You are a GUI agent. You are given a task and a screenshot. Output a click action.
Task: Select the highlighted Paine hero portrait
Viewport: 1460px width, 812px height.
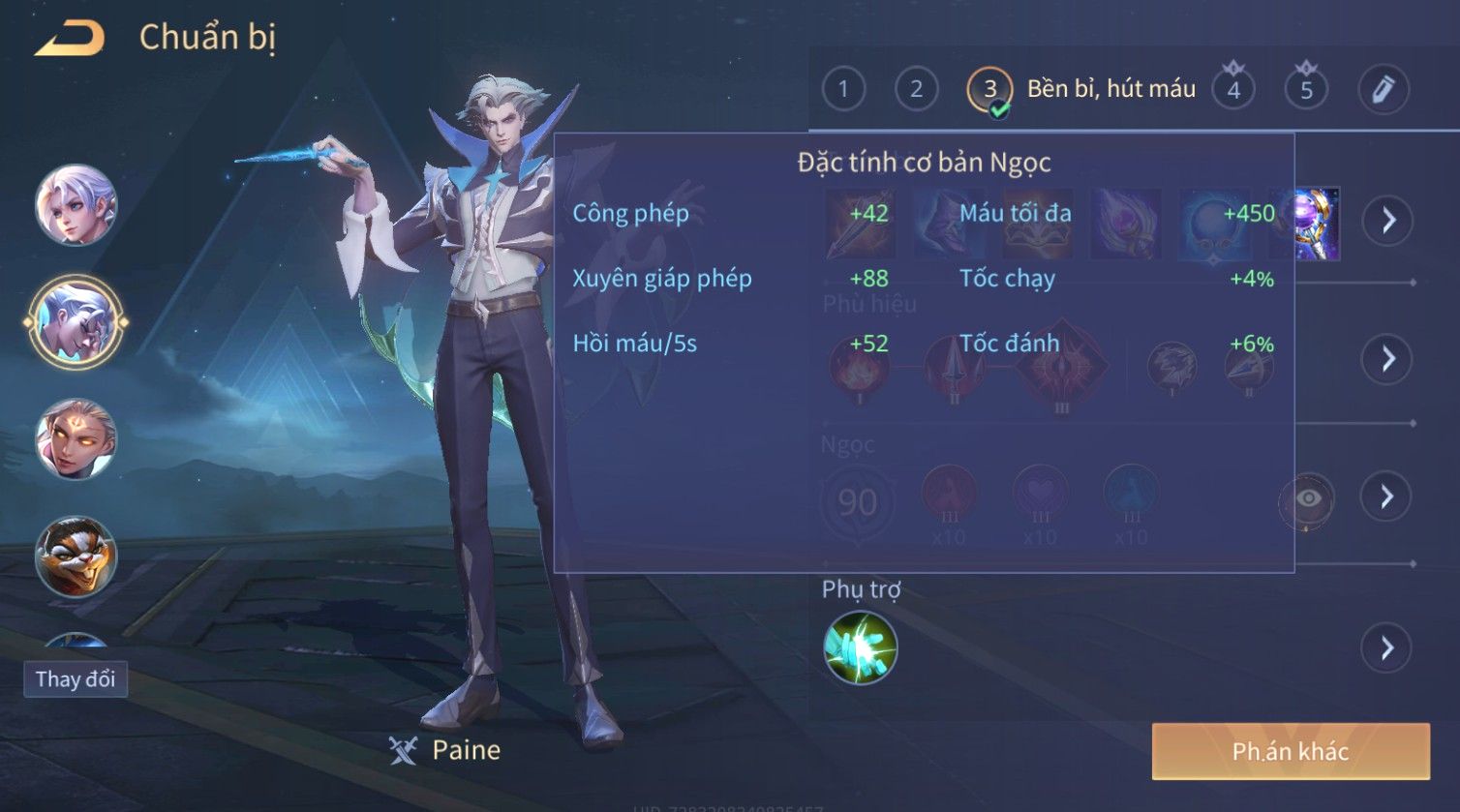click(x=76, y=322)
